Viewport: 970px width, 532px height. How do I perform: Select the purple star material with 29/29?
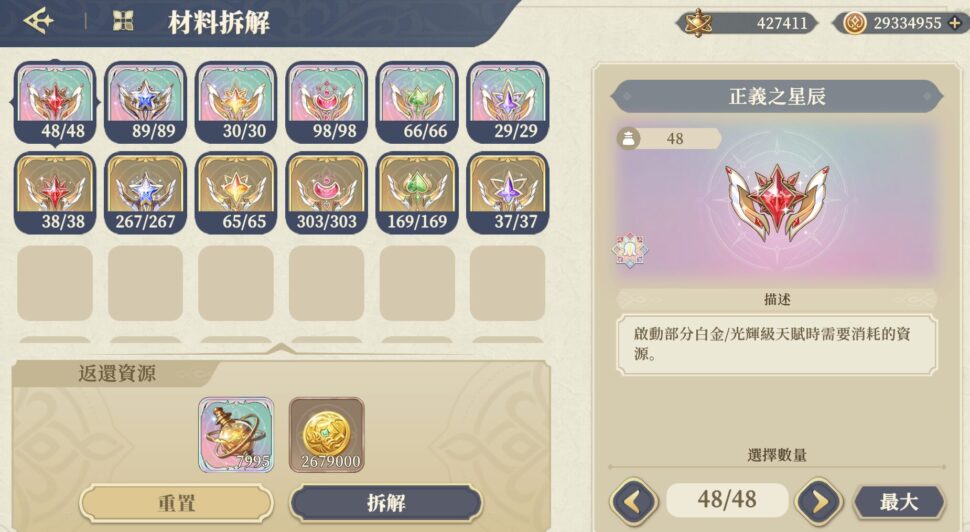[507, 102]
